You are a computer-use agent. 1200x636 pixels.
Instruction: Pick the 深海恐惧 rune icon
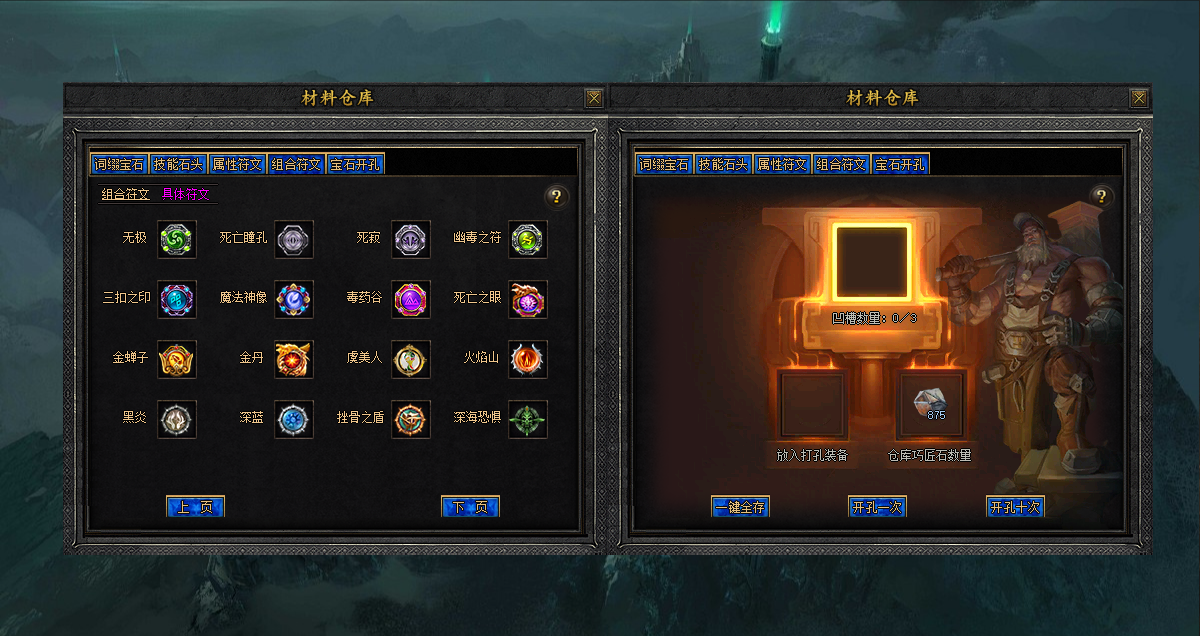(x=528, y=419)
